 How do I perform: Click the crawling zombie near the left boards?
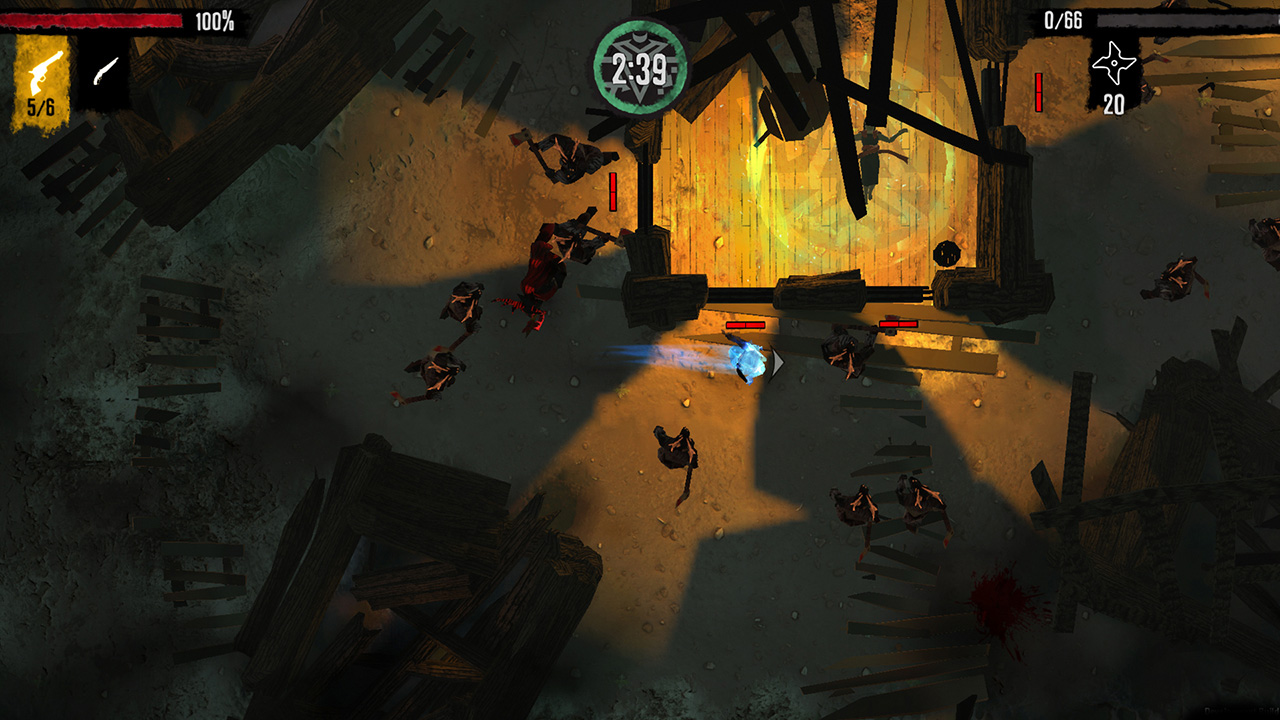(x=438, y=370)
